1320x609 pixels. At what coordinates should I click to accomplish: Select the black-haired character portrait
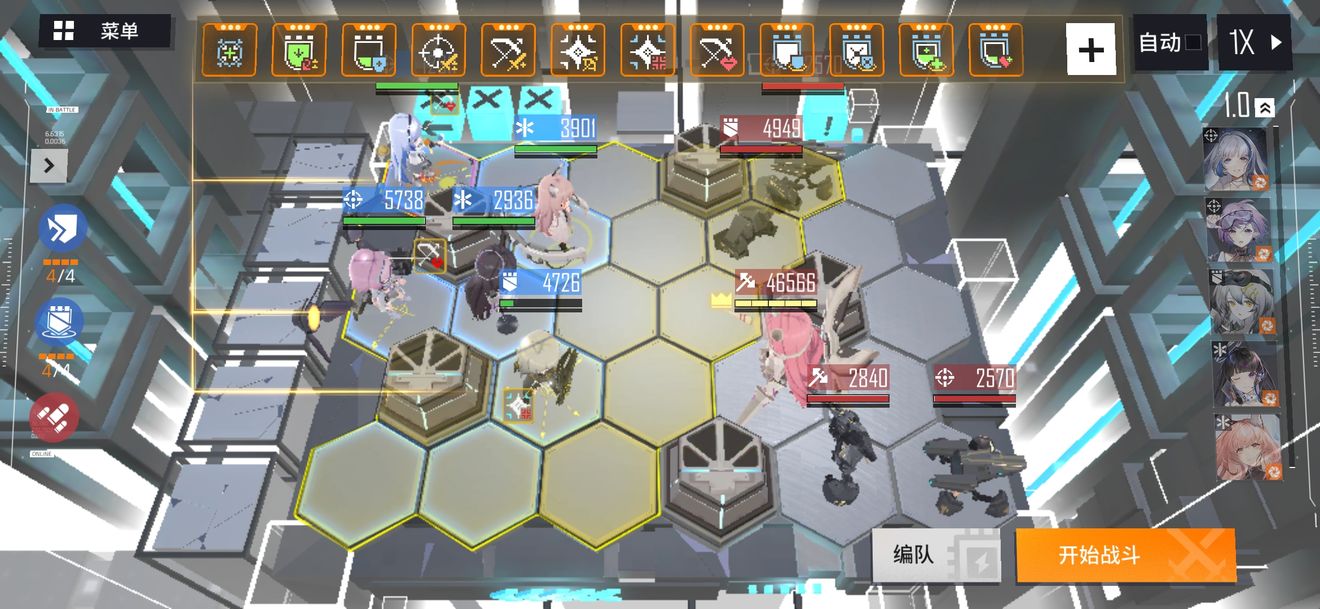tap(1241, 374)
